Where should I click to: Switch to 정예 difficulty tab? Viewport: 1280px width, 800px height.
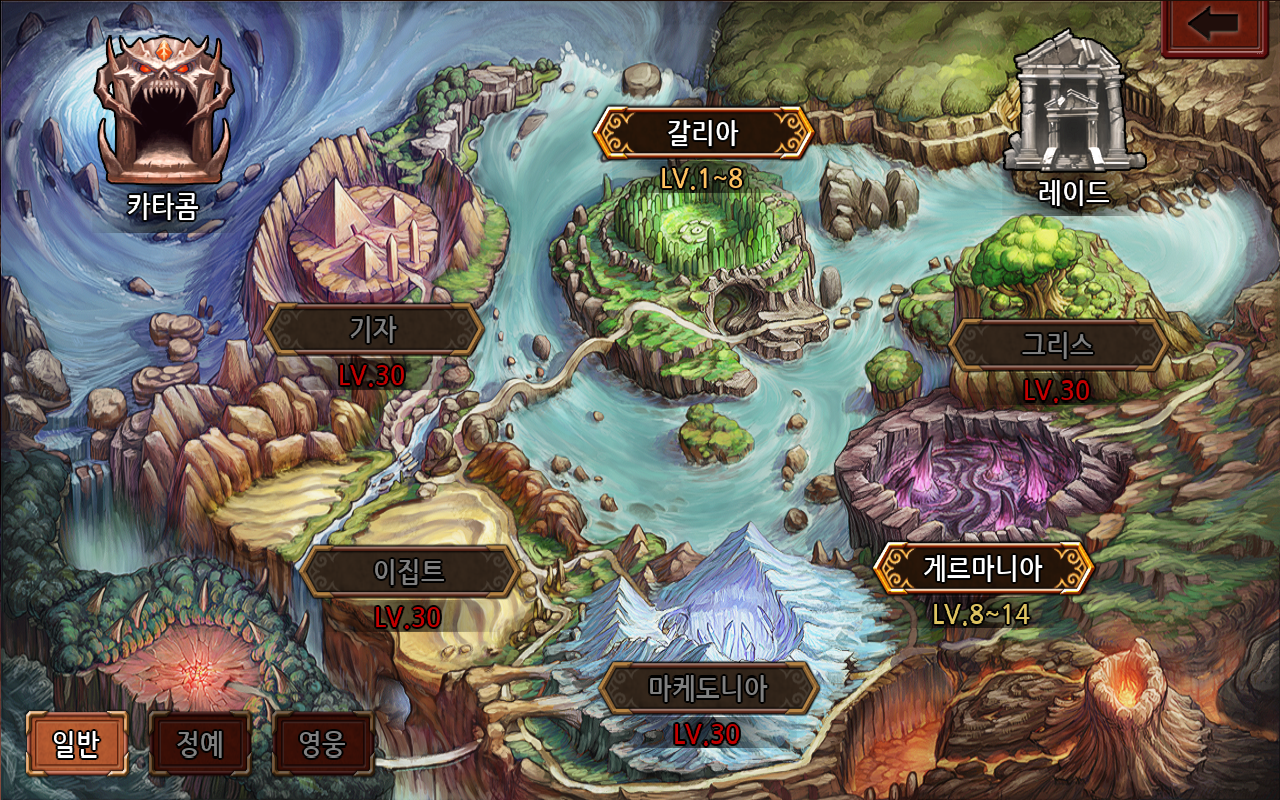199,743
